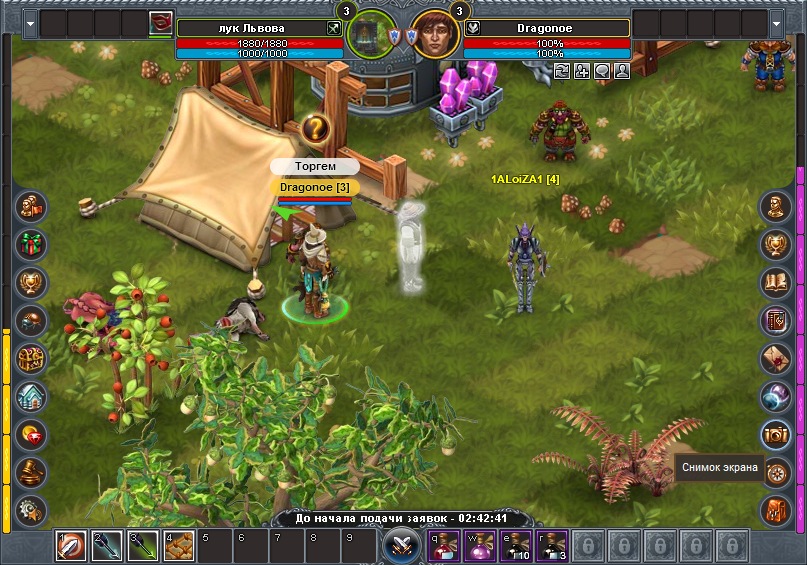Open the gear and speaker settings icon
Viewport: 807px width, 565px height.
[32, 508]
